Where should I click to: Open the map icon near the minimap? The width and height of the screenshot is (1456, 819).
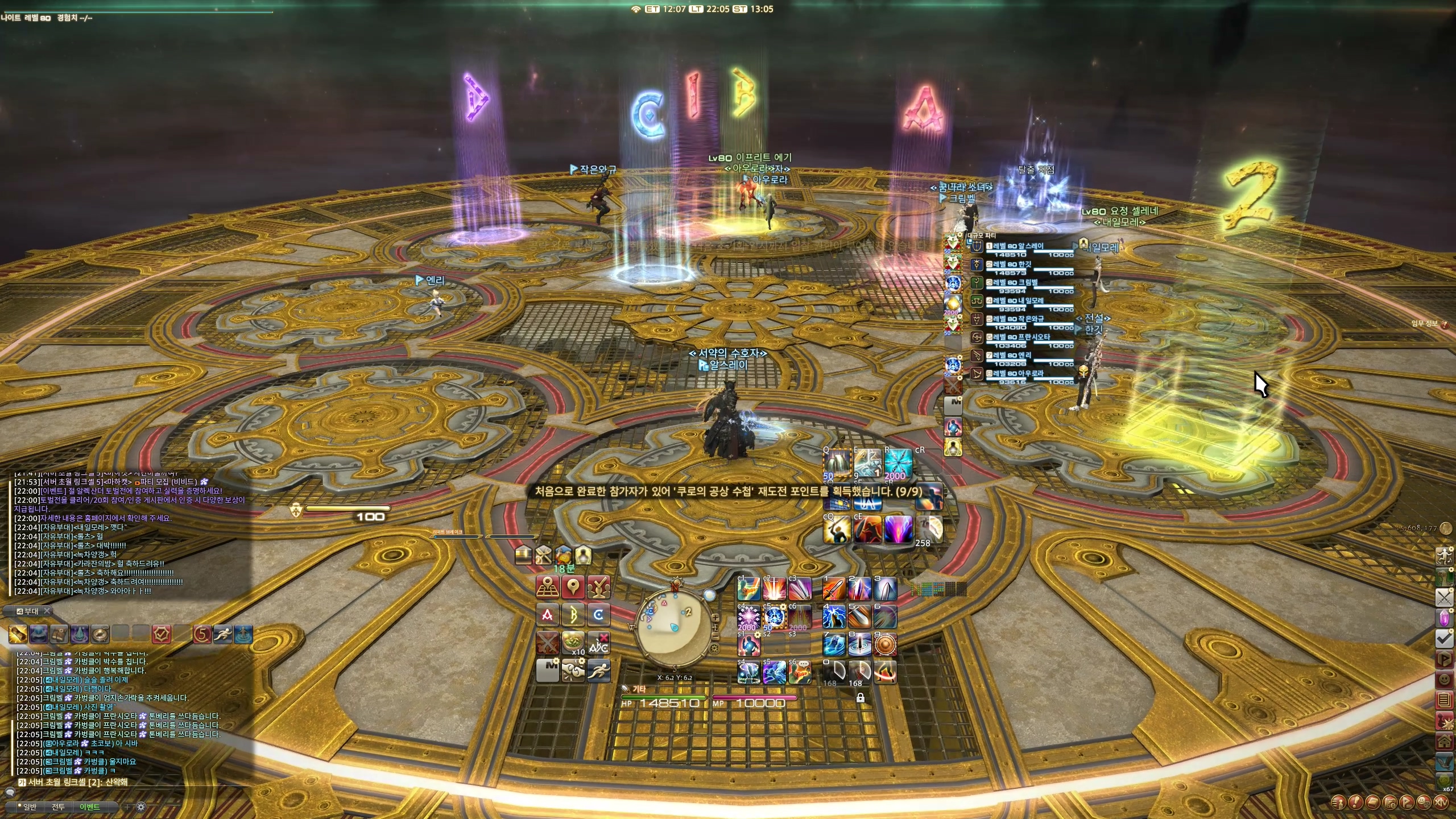(548, 586)
